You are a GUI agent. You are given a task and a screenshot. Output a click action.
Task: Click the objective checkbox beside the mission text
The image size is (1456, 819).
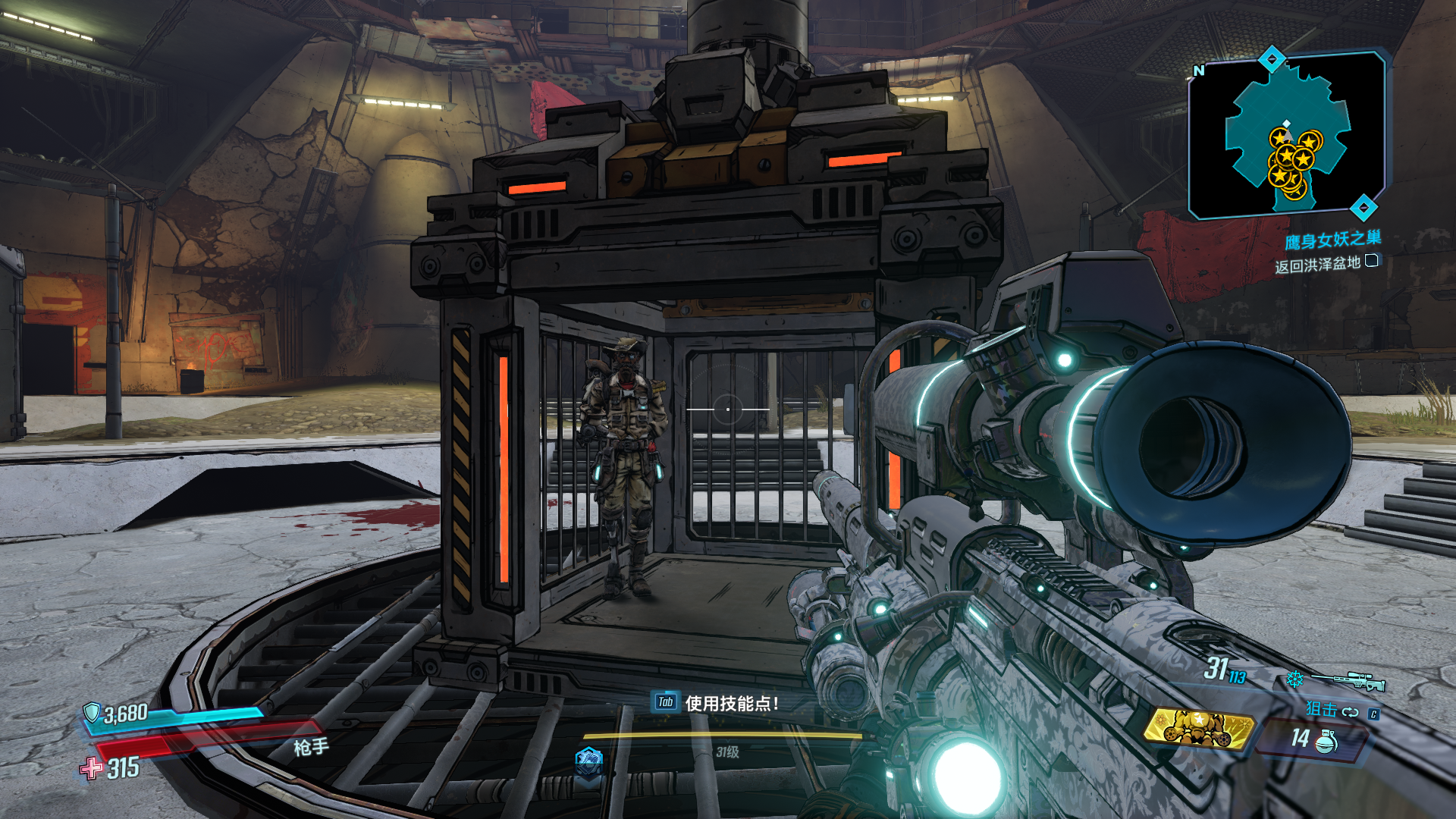pos(1372,262)
